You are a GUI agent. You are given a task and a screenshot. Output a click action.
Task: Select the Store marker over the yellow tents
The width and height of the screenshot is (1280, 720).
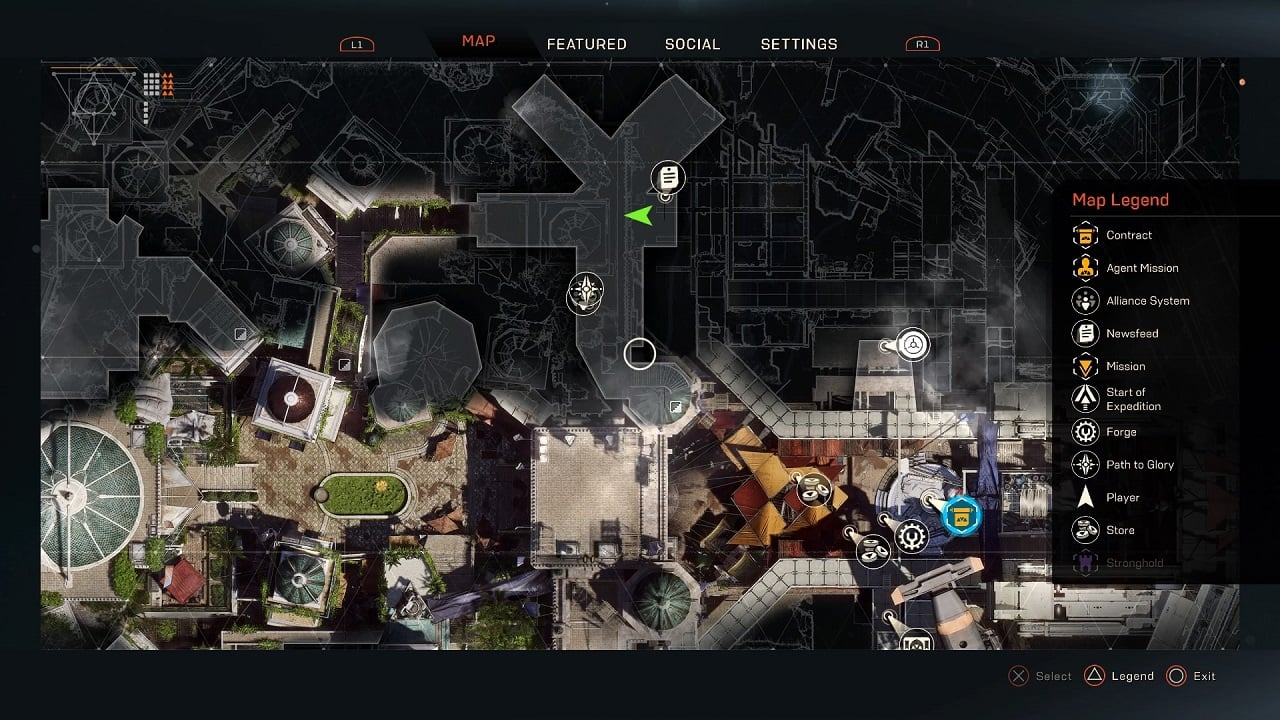814,489
